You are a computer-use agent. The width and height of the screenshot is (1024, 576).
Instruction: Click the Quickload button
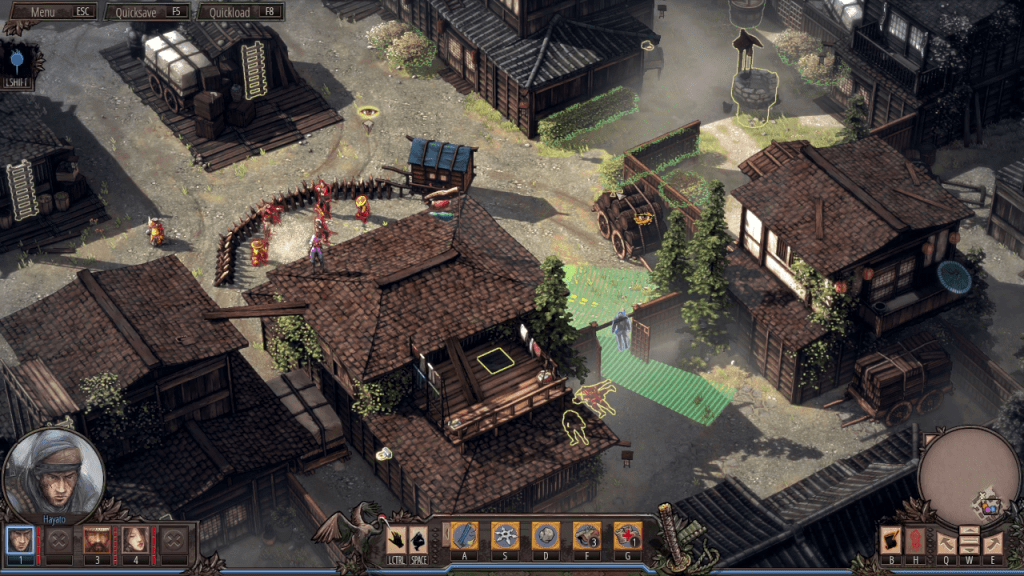pos(240,12)
